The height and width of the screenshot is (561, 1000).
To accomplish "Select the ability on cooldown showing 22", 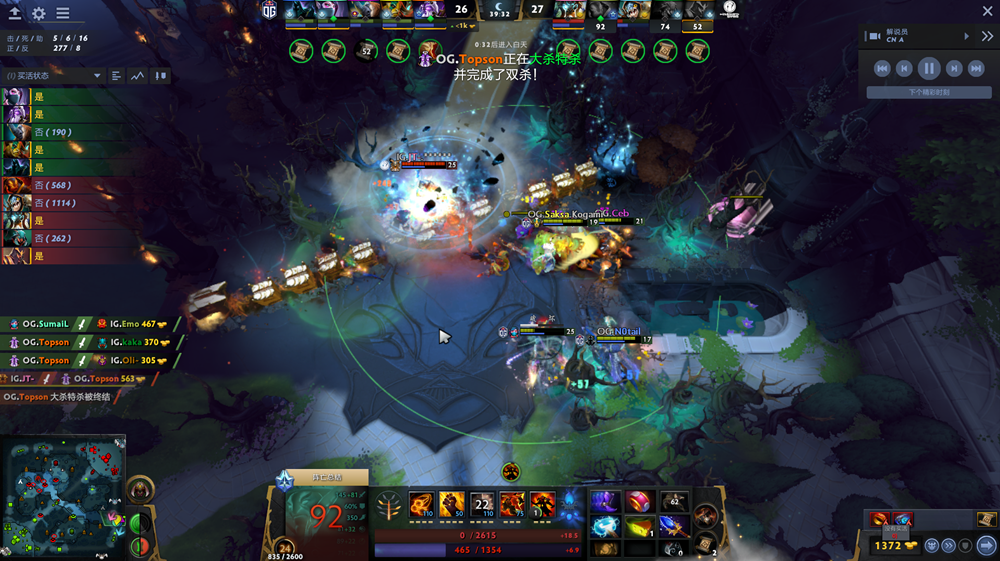I will click(x=483, y=504).
